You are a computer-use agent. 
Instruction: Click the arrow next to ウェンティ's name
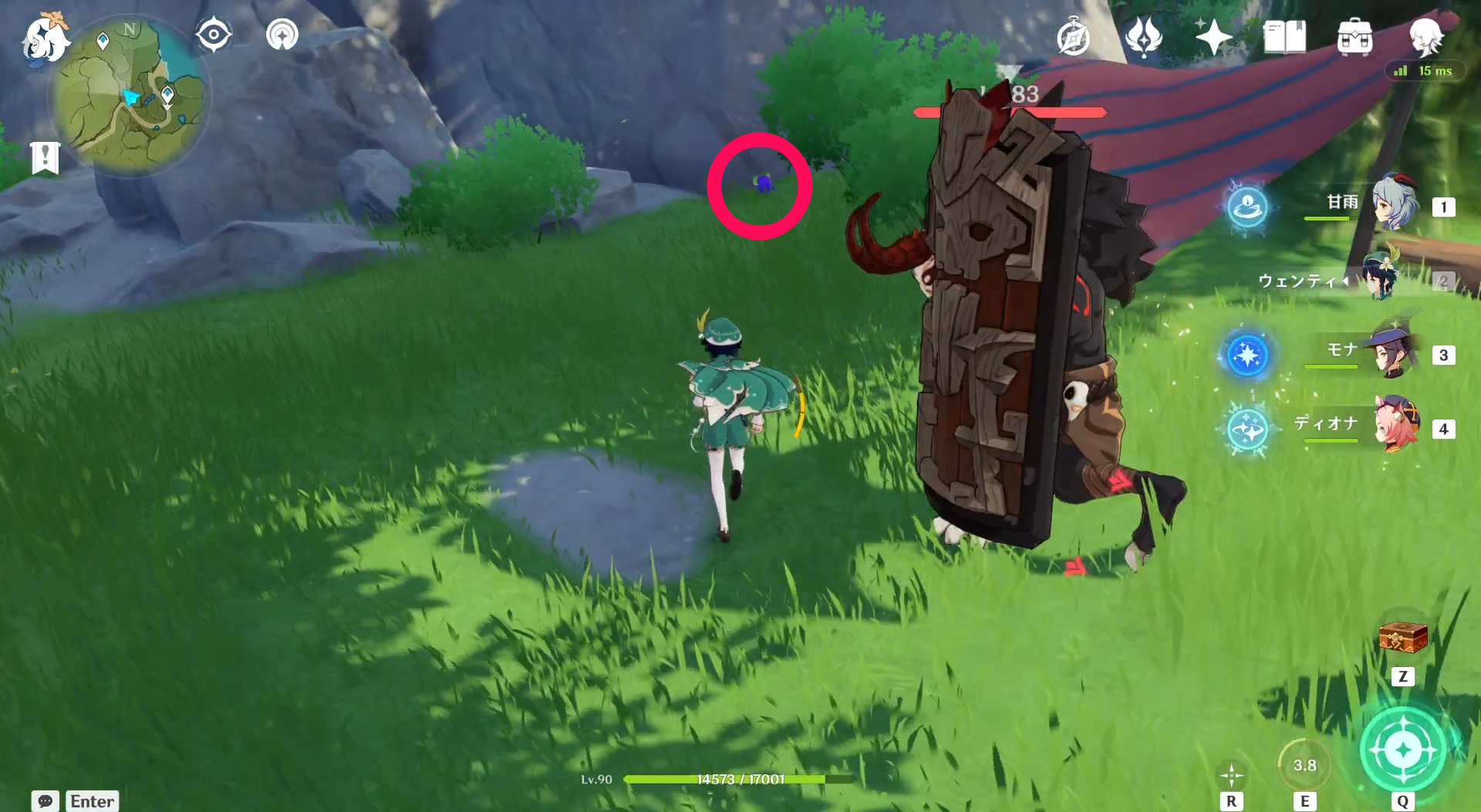[1348, 281]
